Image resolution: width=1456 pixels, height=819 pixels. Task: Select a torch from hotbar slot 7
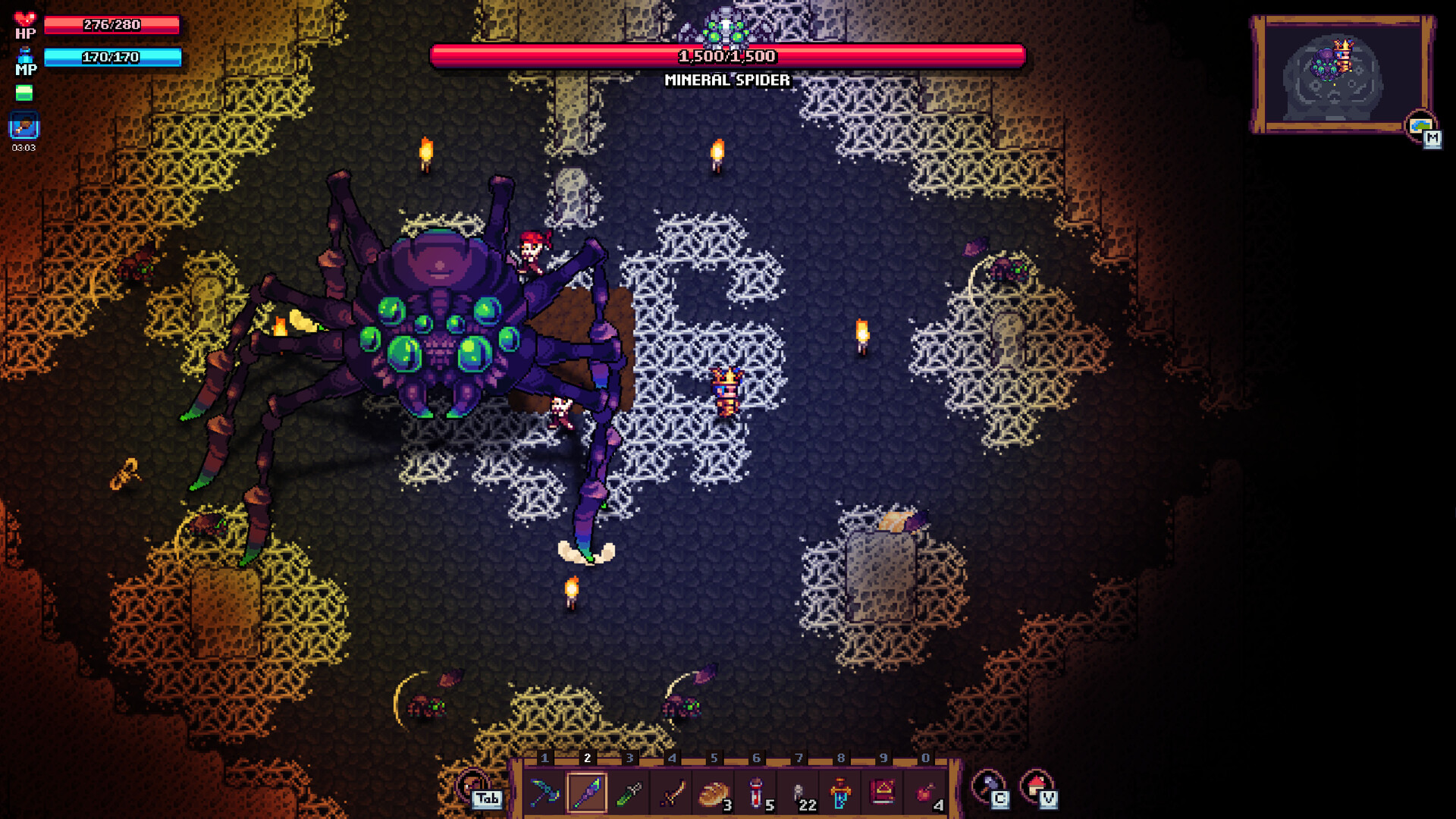click(x=799, y=791)
